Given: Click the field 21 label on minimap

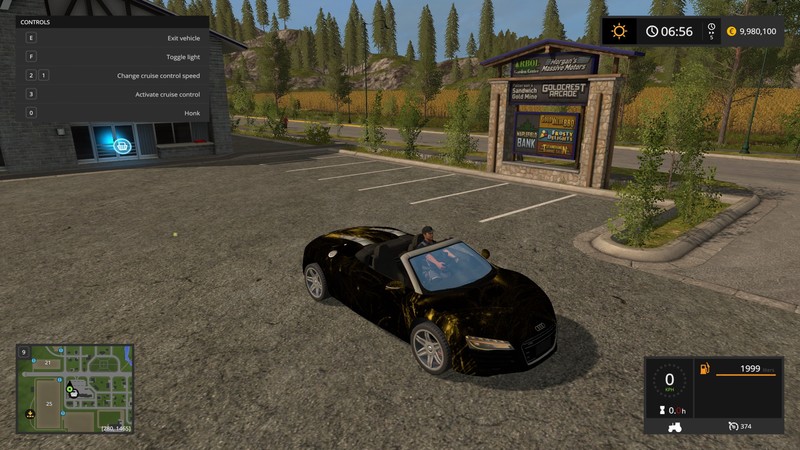Looking at the screenshot, I should [x=46, y=362].
